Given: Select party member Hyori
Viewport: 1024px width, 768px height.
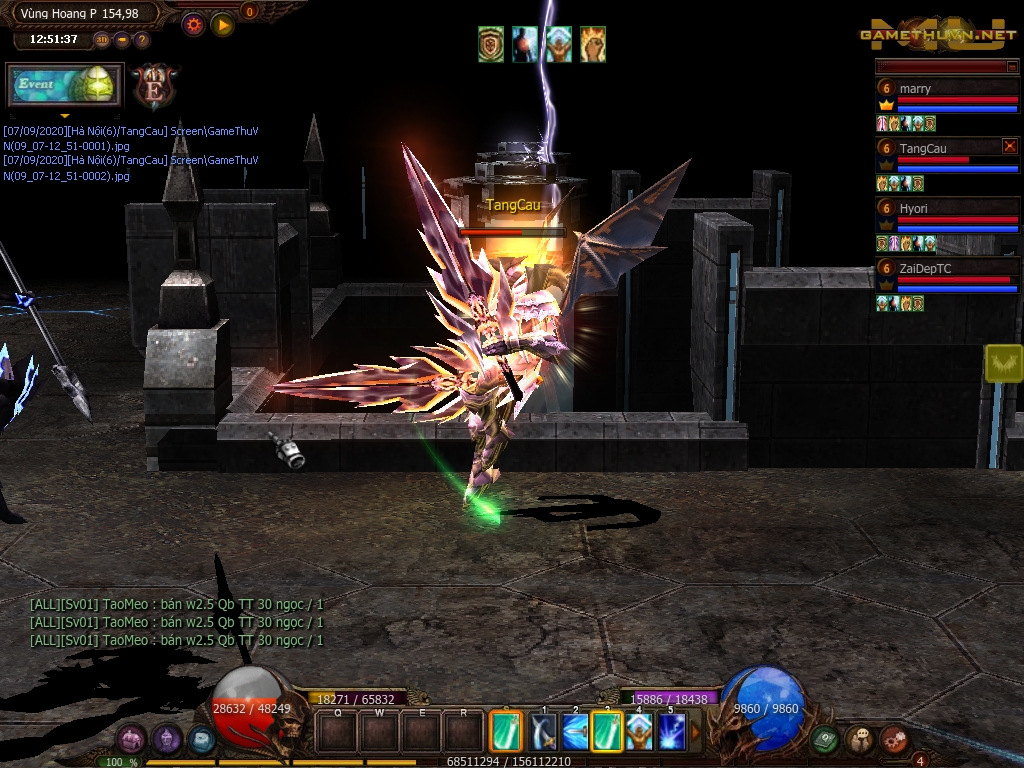Looking at the screenshot, I should (x=946, y=209).
